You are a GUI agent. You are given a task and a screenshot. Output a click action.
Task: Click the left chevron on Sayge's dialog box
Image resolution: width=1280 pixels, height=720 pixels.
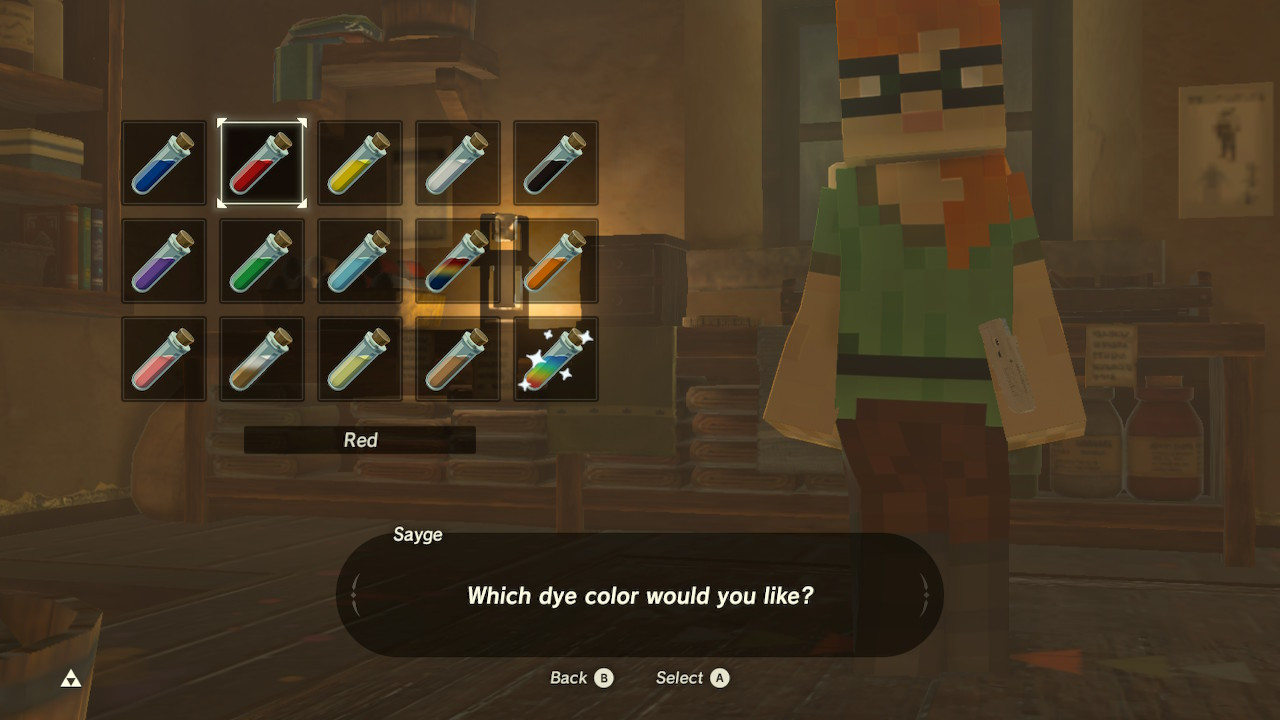click(x=355, y=594)
